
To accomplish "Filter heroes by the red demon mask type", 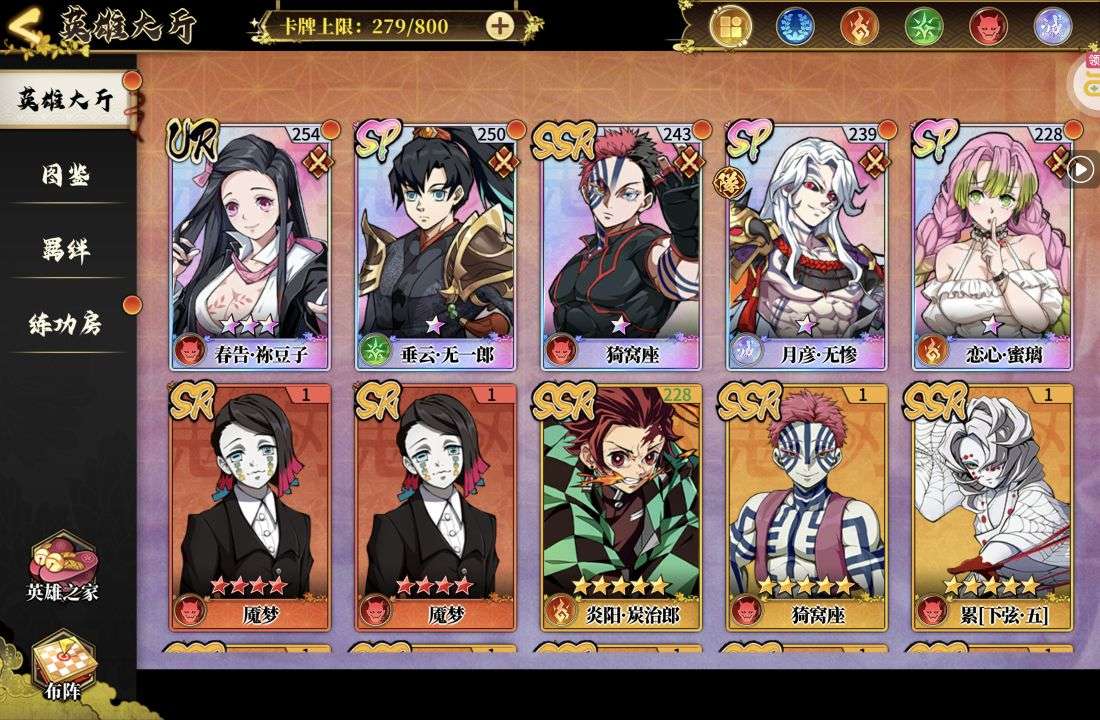I will (988, 25).
